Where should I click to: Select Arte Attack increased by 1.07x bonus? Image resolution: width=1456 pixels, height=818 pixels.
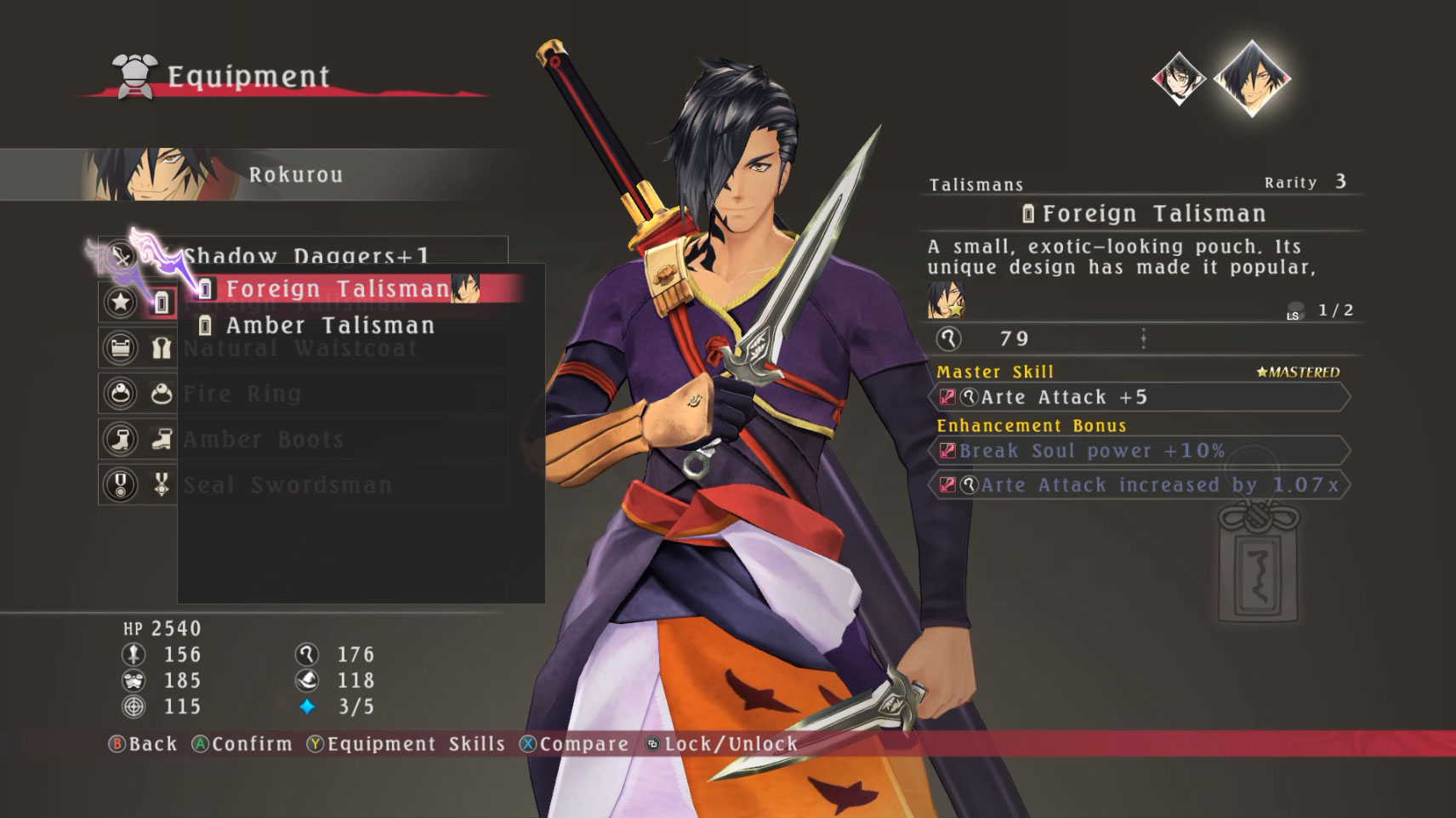[x=1140, y=486]
